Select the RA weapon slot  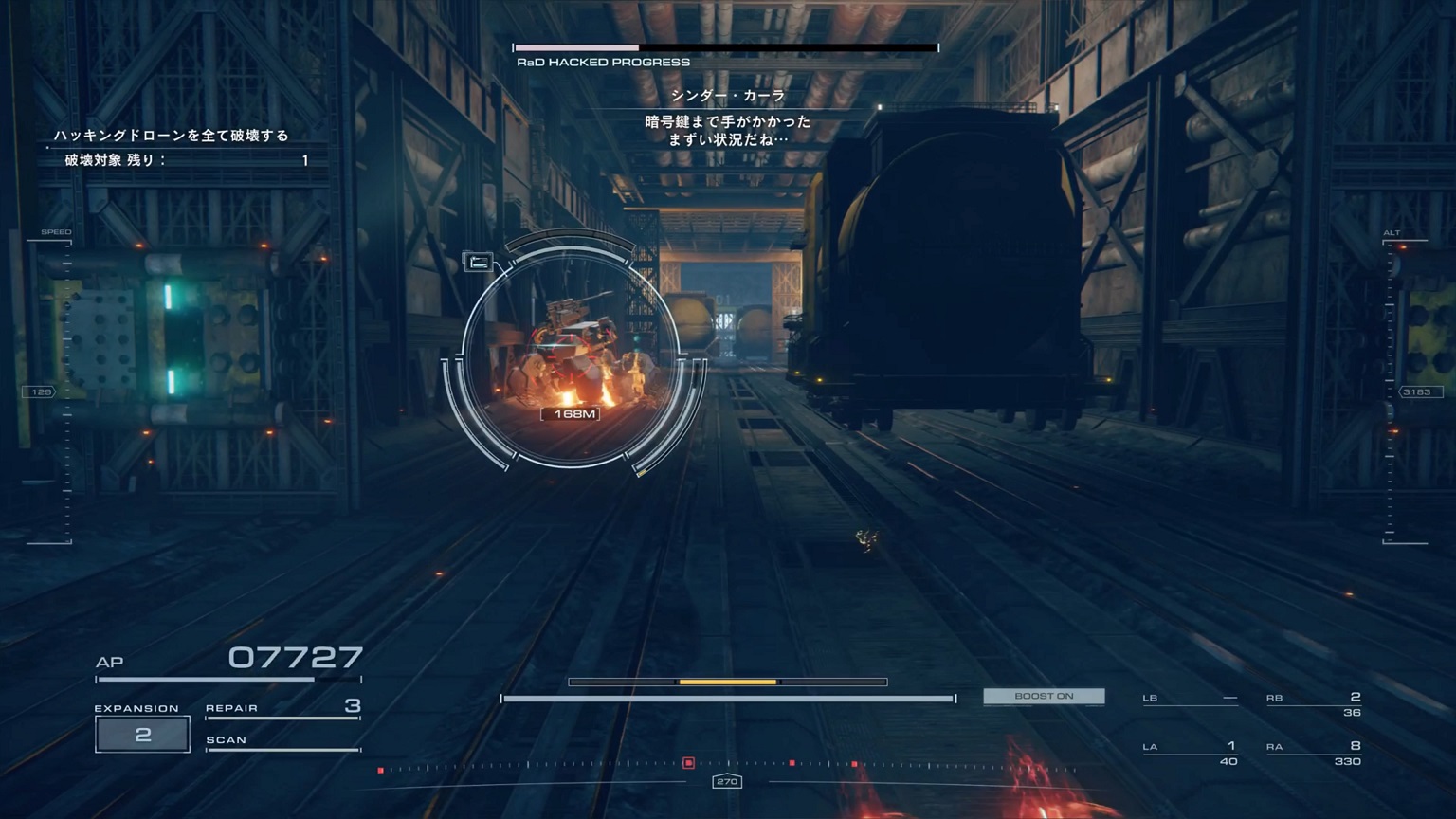pos(1313,753)
